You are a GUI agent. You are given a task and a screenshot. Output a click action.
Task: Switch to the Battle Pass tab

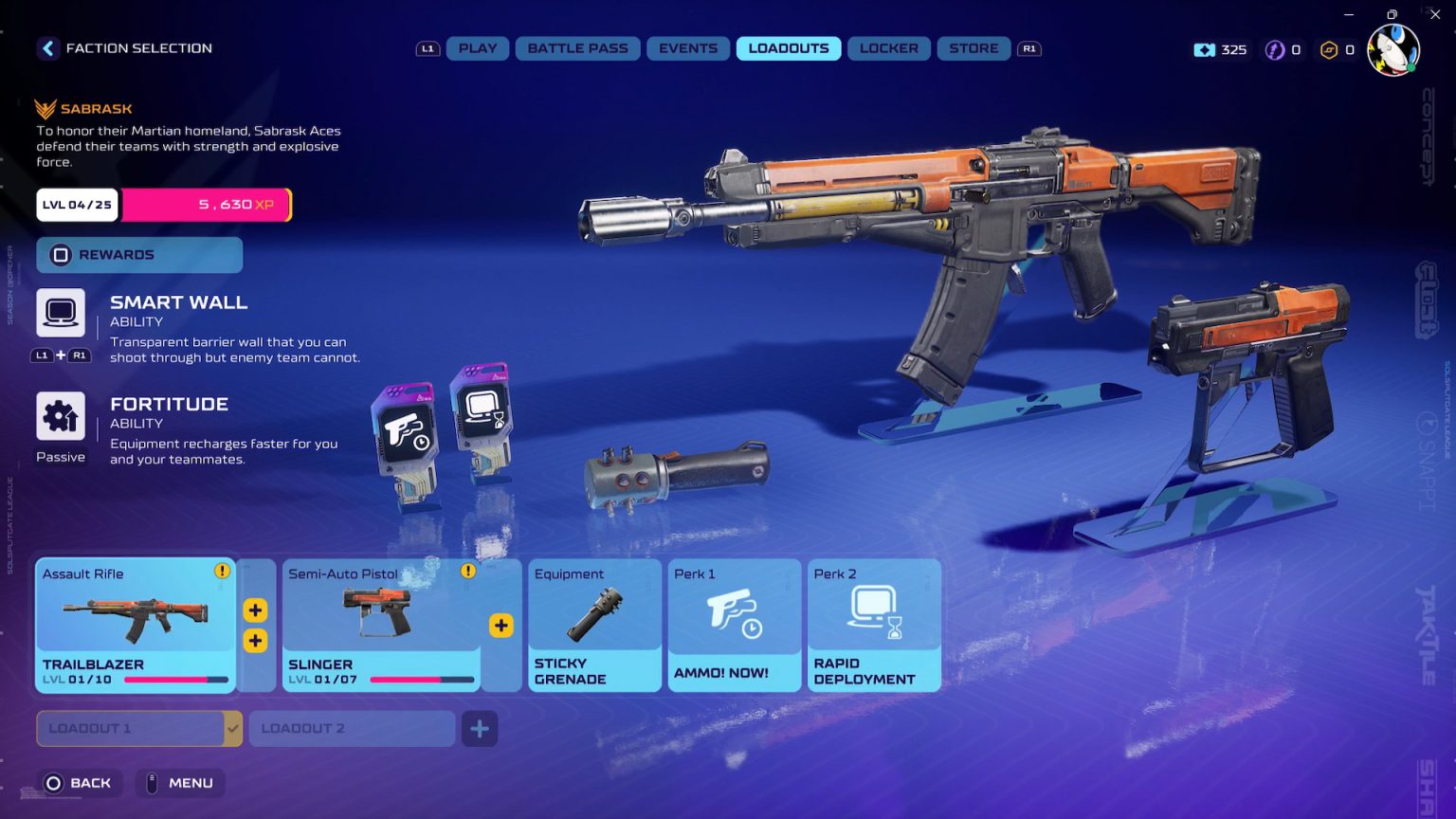pyautogui.click(x=577, y=48)
